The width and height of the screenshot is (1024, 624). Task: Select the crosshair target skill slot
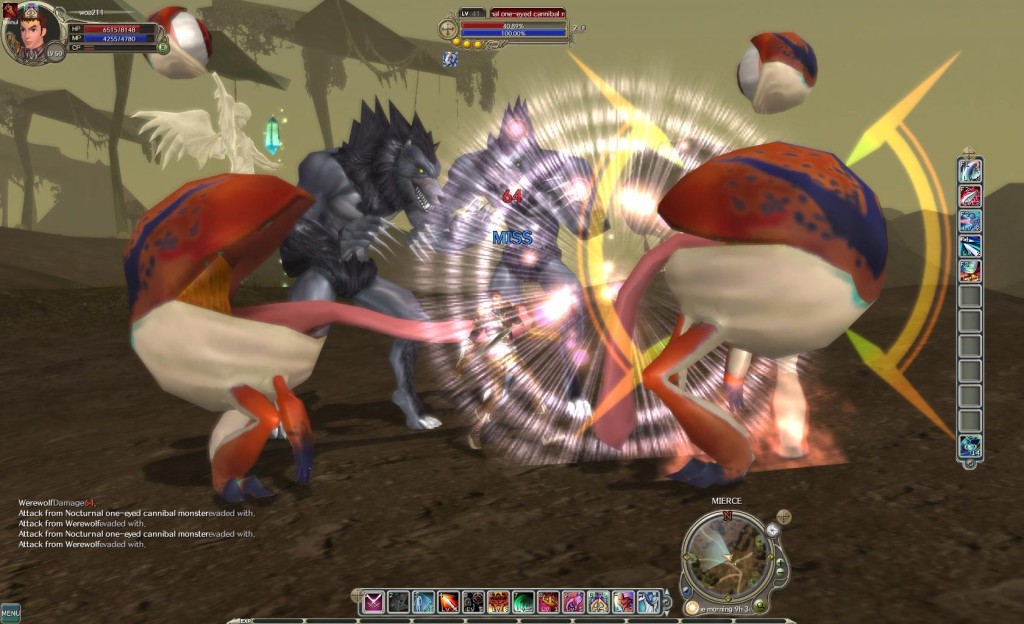[x=473, y=601]
